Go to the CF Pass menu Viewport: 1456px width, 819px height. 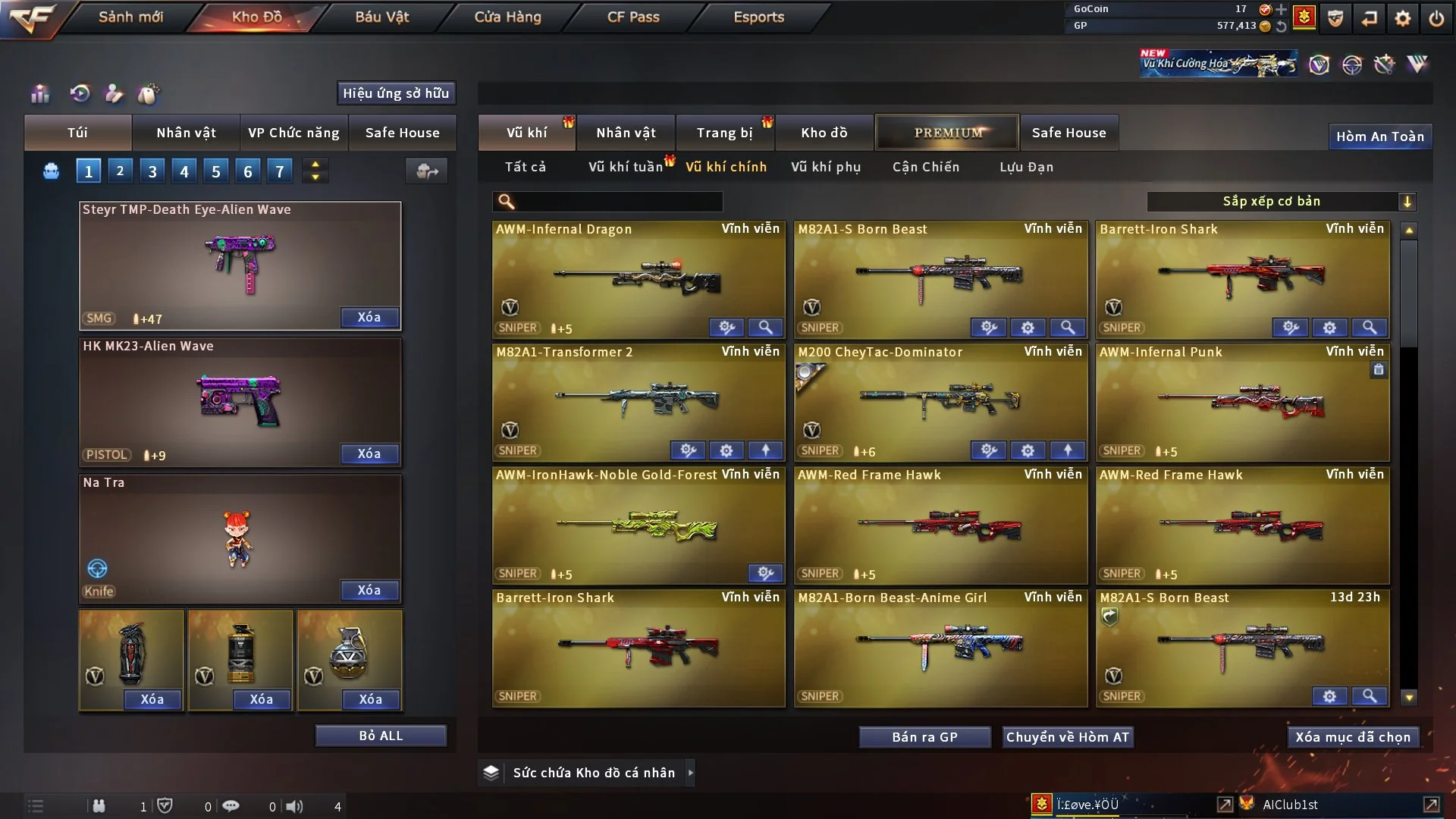(x=633, y=17)
